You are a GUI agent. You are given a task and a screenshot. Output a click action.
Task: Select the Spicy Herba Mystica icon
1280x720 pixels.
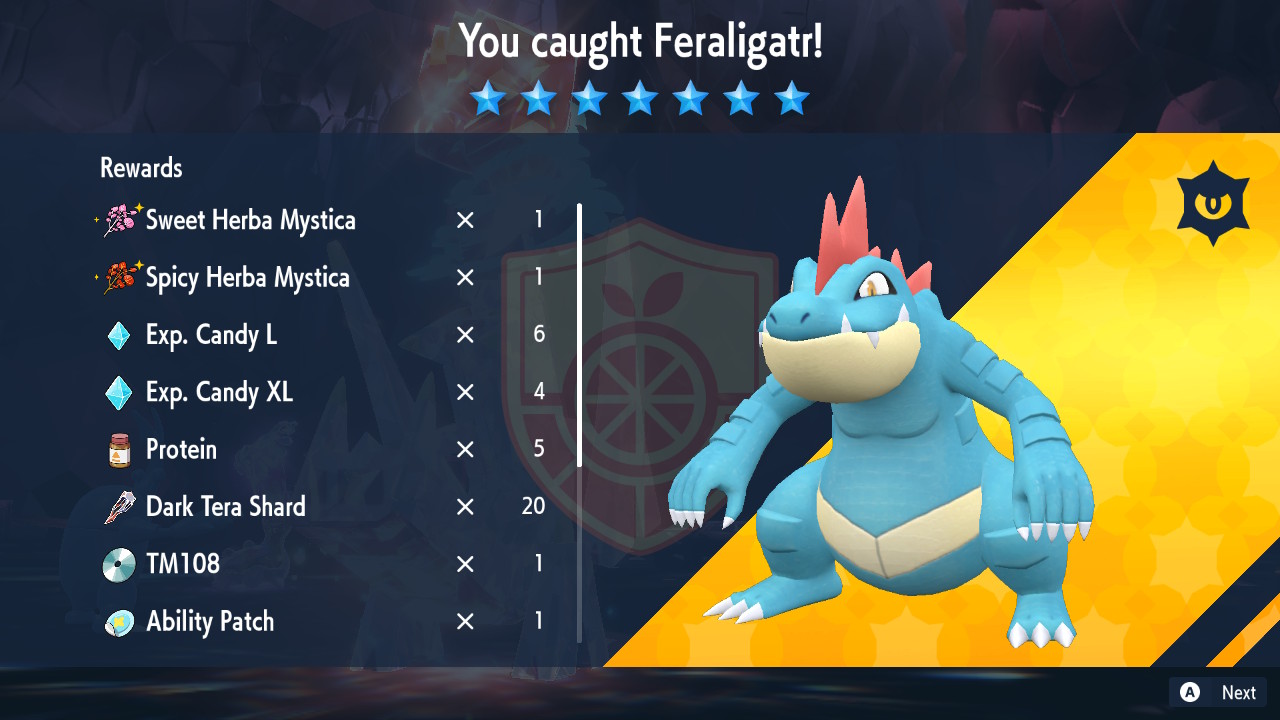[120, 278]
